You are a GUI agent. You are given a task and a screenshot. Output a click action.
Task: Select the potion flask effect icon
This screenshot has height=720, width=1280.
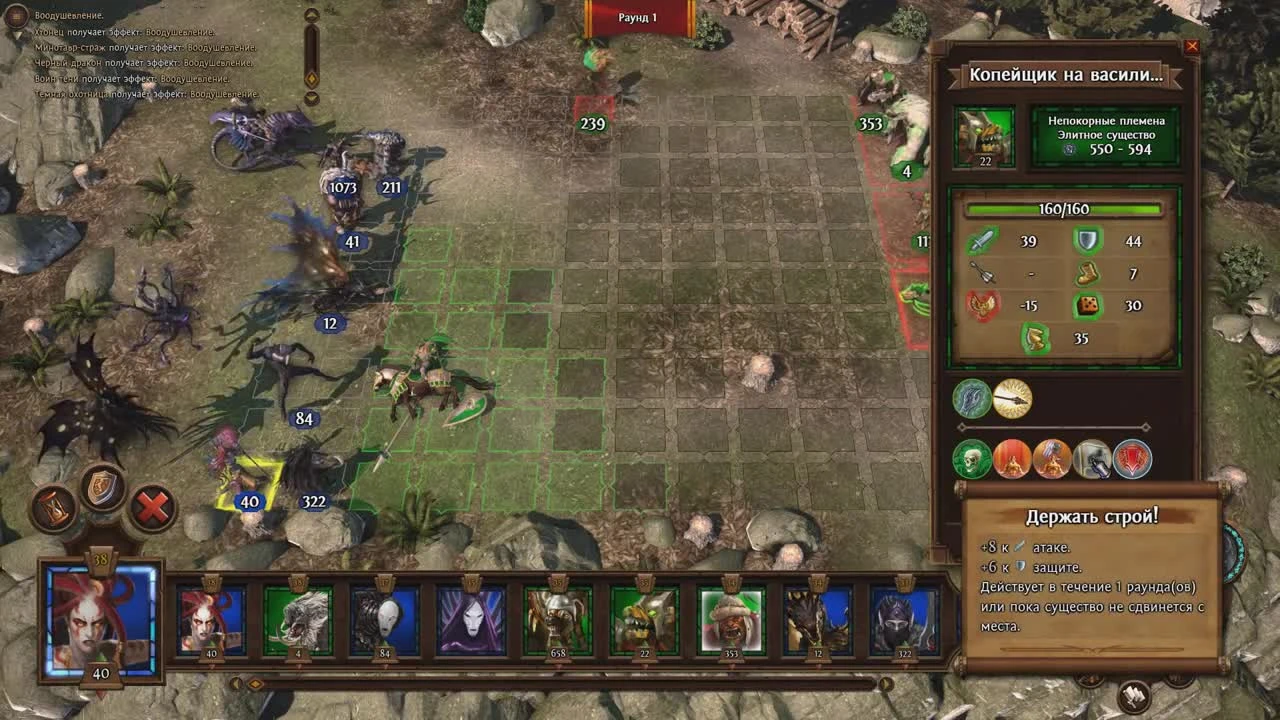pos(1093,459)
